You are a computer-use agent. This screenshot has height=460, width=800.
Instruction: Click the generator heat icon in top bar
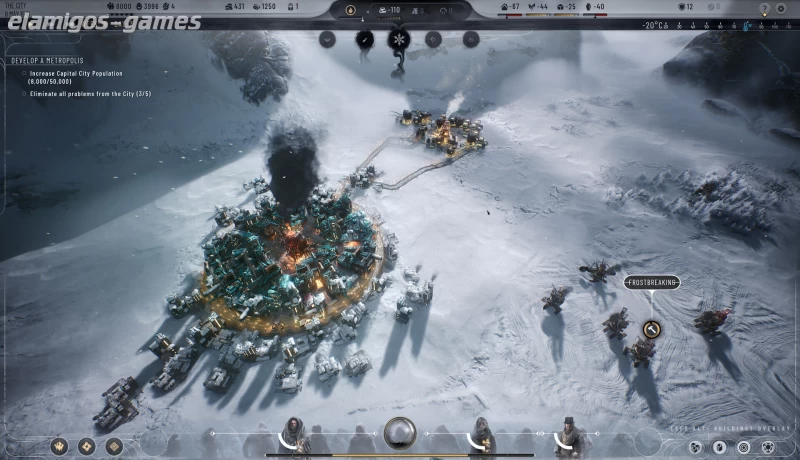(349, 10)
